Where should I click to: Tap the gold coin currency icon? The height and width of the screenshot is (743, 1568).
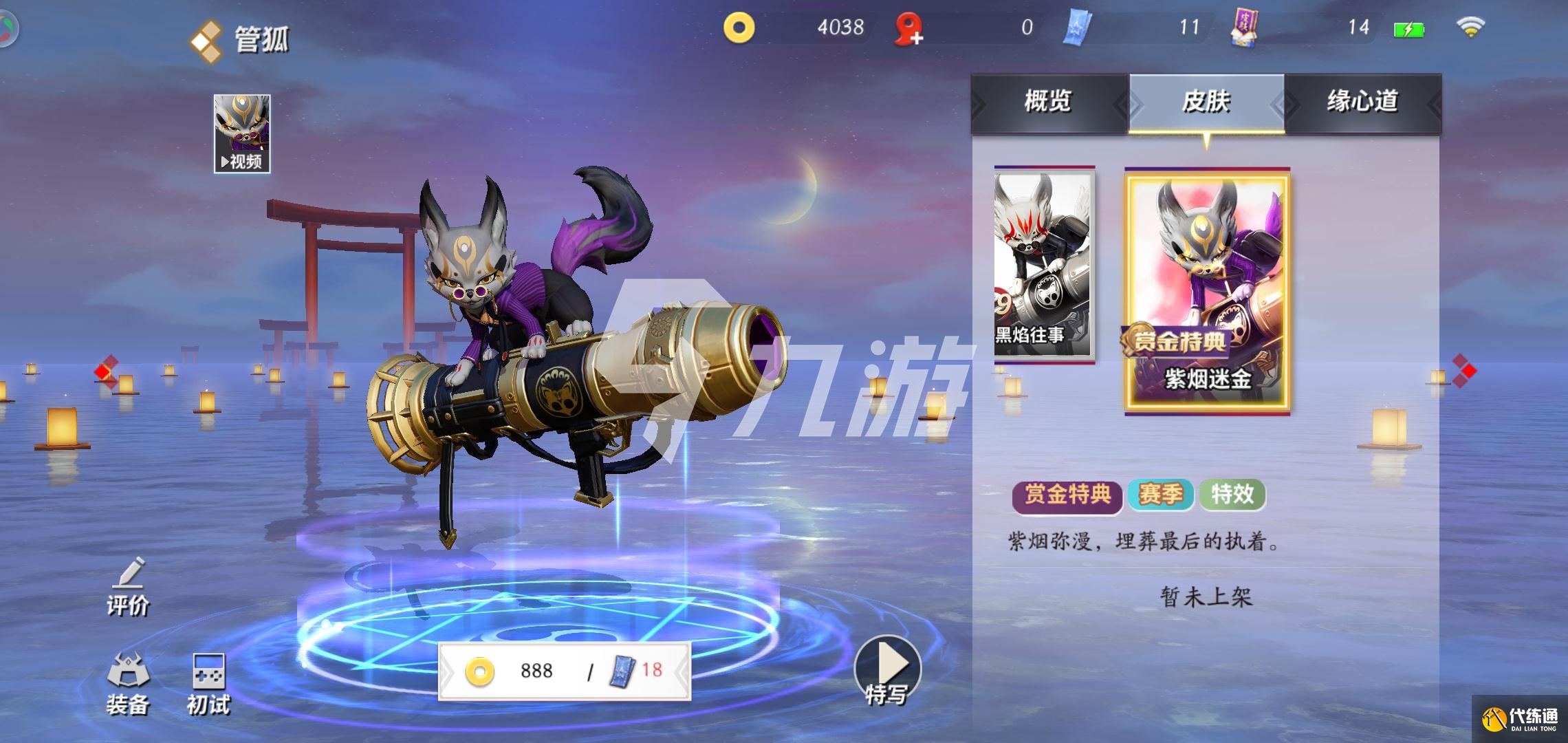click(x=739, y=28)
